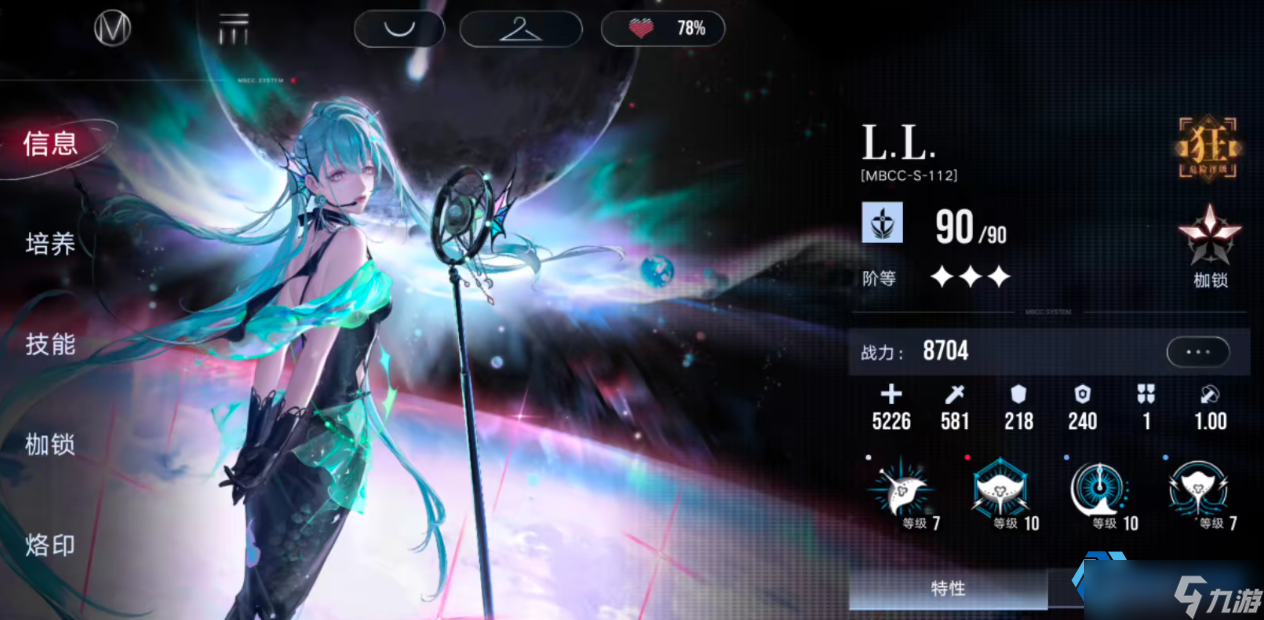Open the heart 78% affection button
This screenshot has height=620, width=1264.
[x=662, y=28]
